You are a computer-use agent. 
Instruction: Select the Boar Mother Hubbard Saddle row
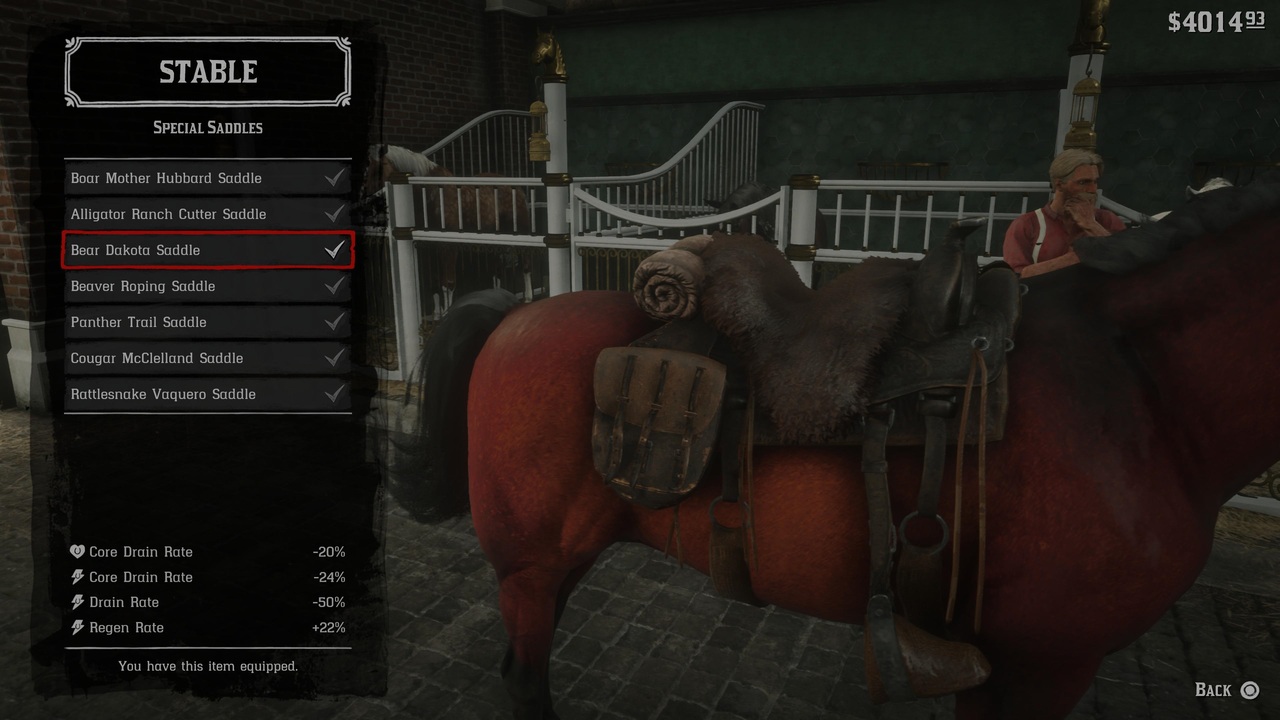click(x=207, y=177)
